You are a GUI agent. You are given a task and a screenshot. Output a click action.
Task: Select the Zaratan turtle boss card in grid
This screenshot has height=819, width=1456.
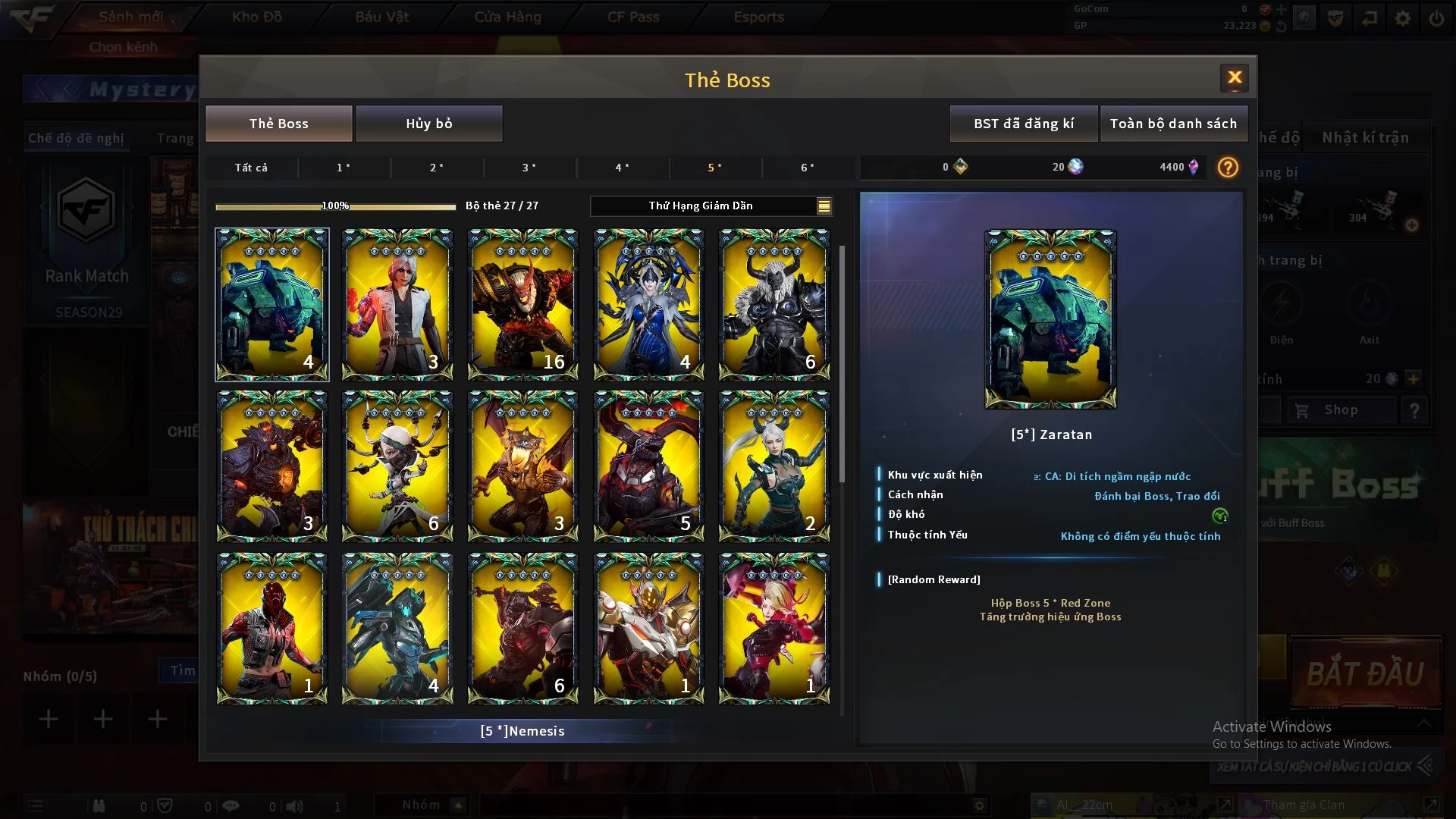(x=271, y=304)
